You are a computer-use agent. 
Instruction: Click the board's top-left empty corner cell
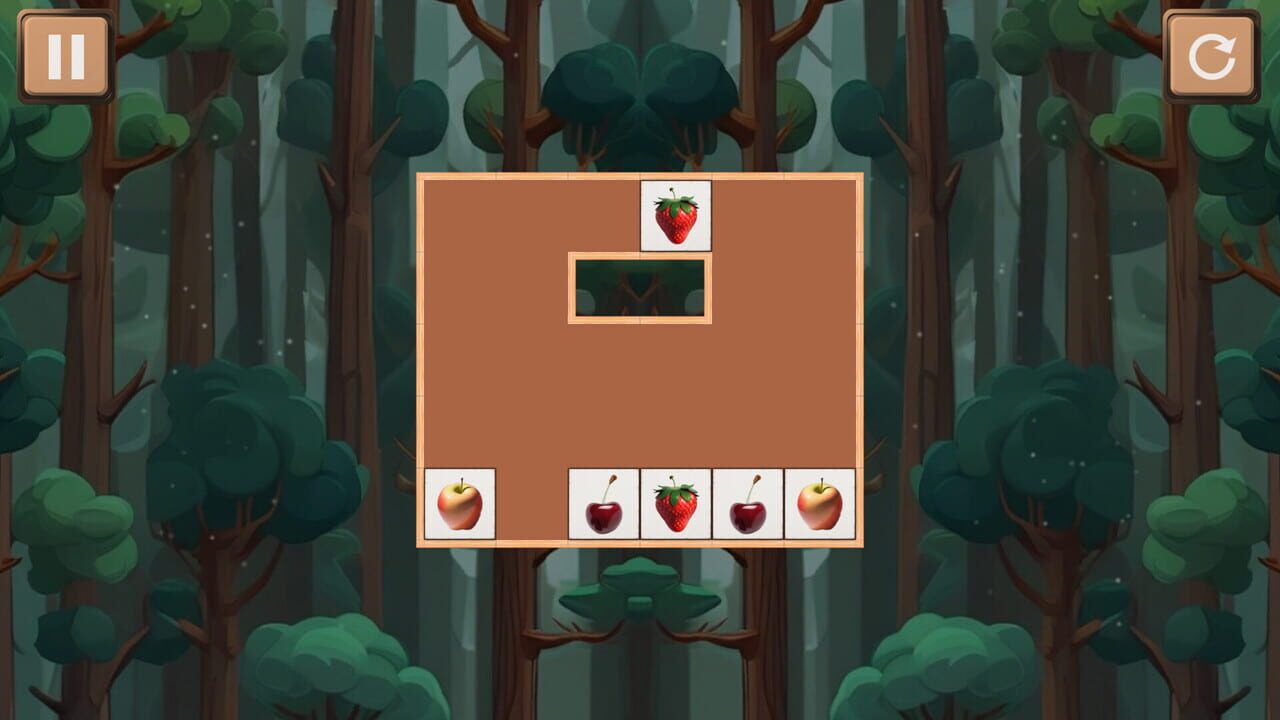click(459, 213)
